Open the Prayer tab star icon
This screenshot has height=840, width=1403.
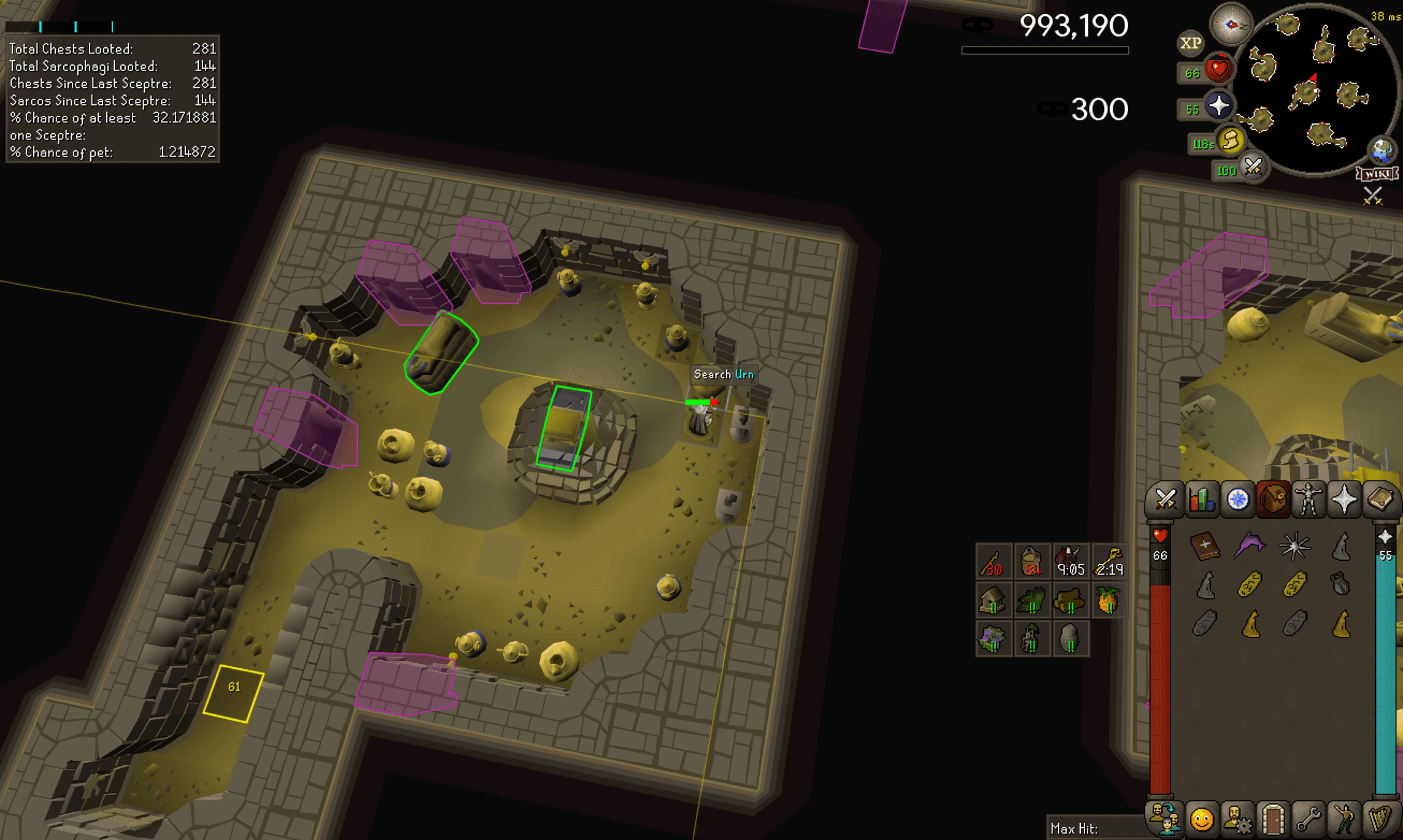coord(1344,499)
